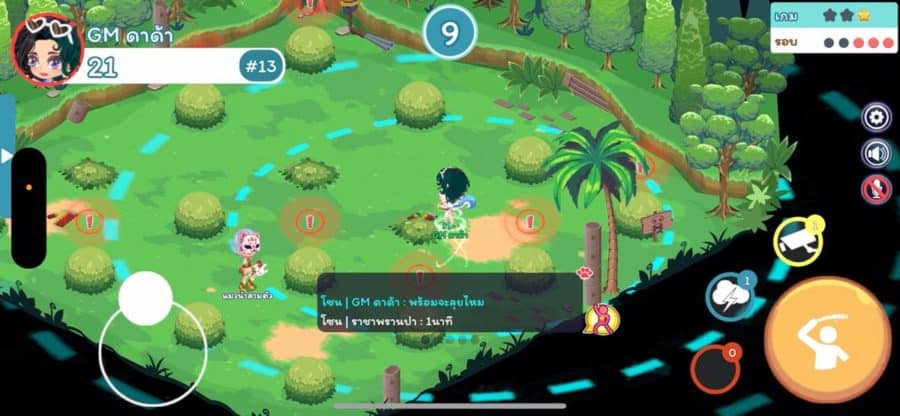Tap the empty red-ringed item slot
The width and height of the screenshot is (900, 416).
pyautogui.click(x=714, y=367)
